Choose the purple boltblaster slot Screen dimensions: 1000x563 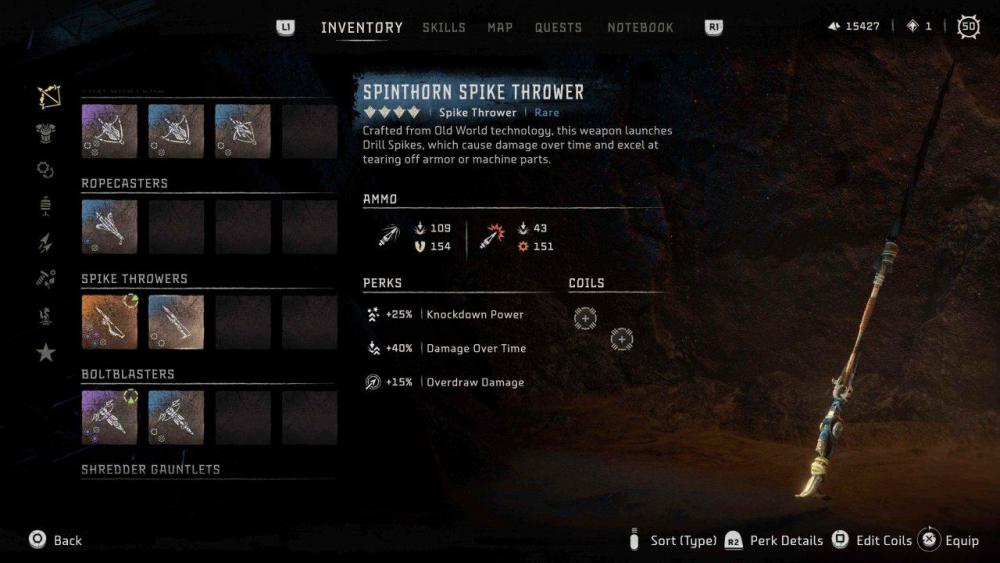pyautogui.click(x=109, y=417)
